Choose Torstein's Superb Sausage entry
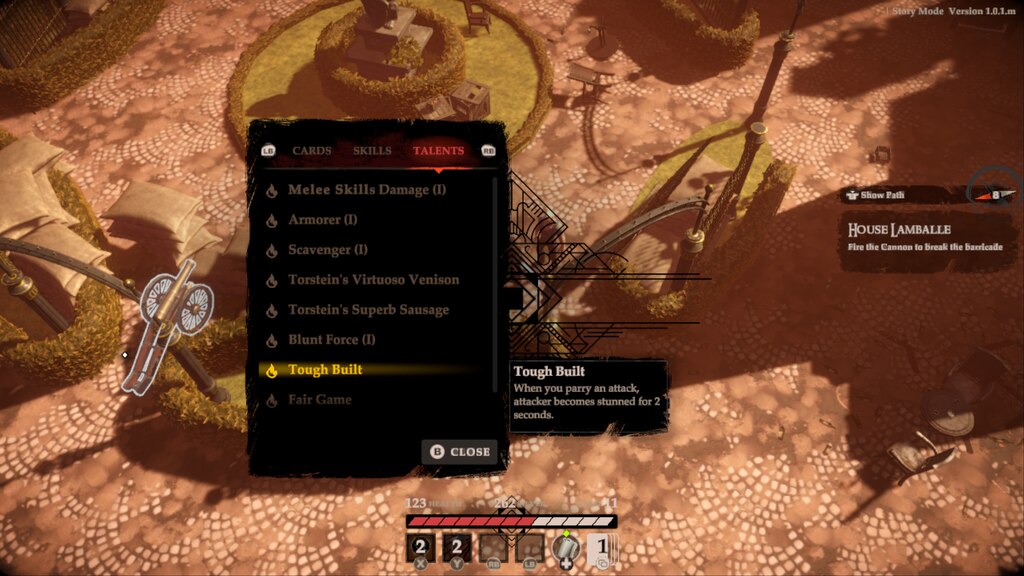The width and height of the screenshot is (1024, 576). [368, 310]
